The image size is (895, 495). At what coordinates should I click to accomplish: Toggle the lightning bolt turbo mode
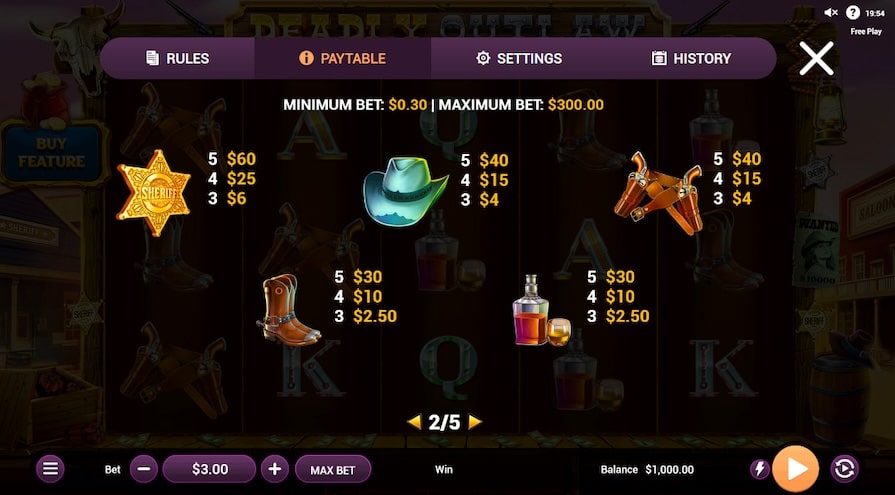pyautogui.click(x=759, y=469)
